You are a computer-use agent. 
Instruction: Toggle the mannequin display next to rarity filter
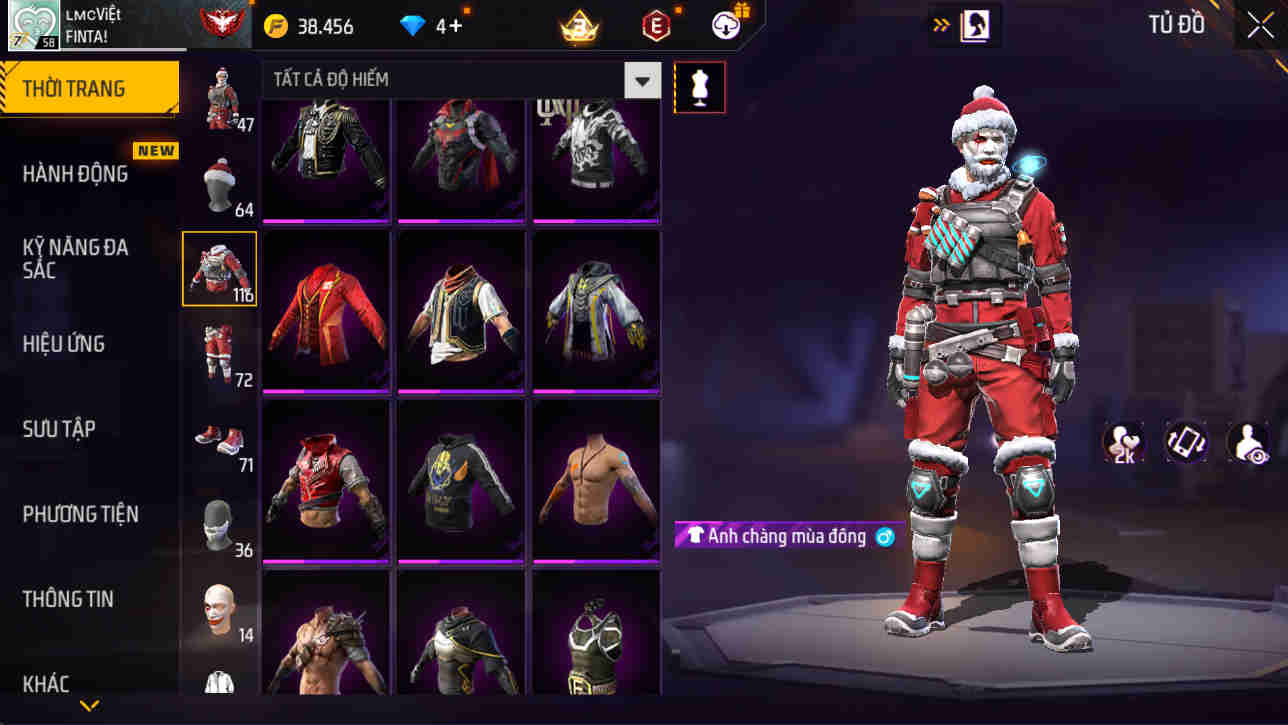tap(699, 86)
